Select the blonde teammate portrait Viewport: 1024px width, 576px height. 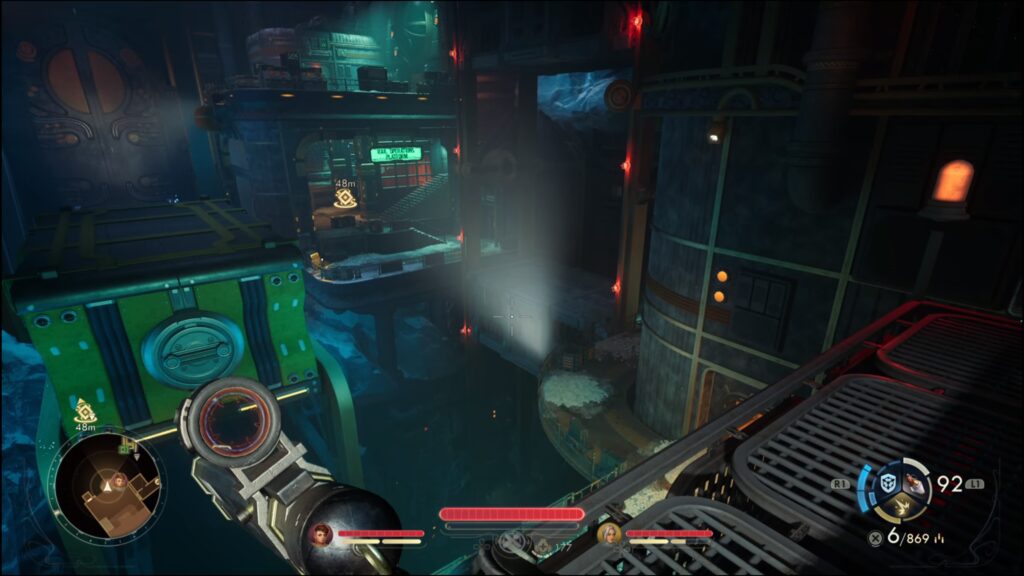tap(608, 534)
